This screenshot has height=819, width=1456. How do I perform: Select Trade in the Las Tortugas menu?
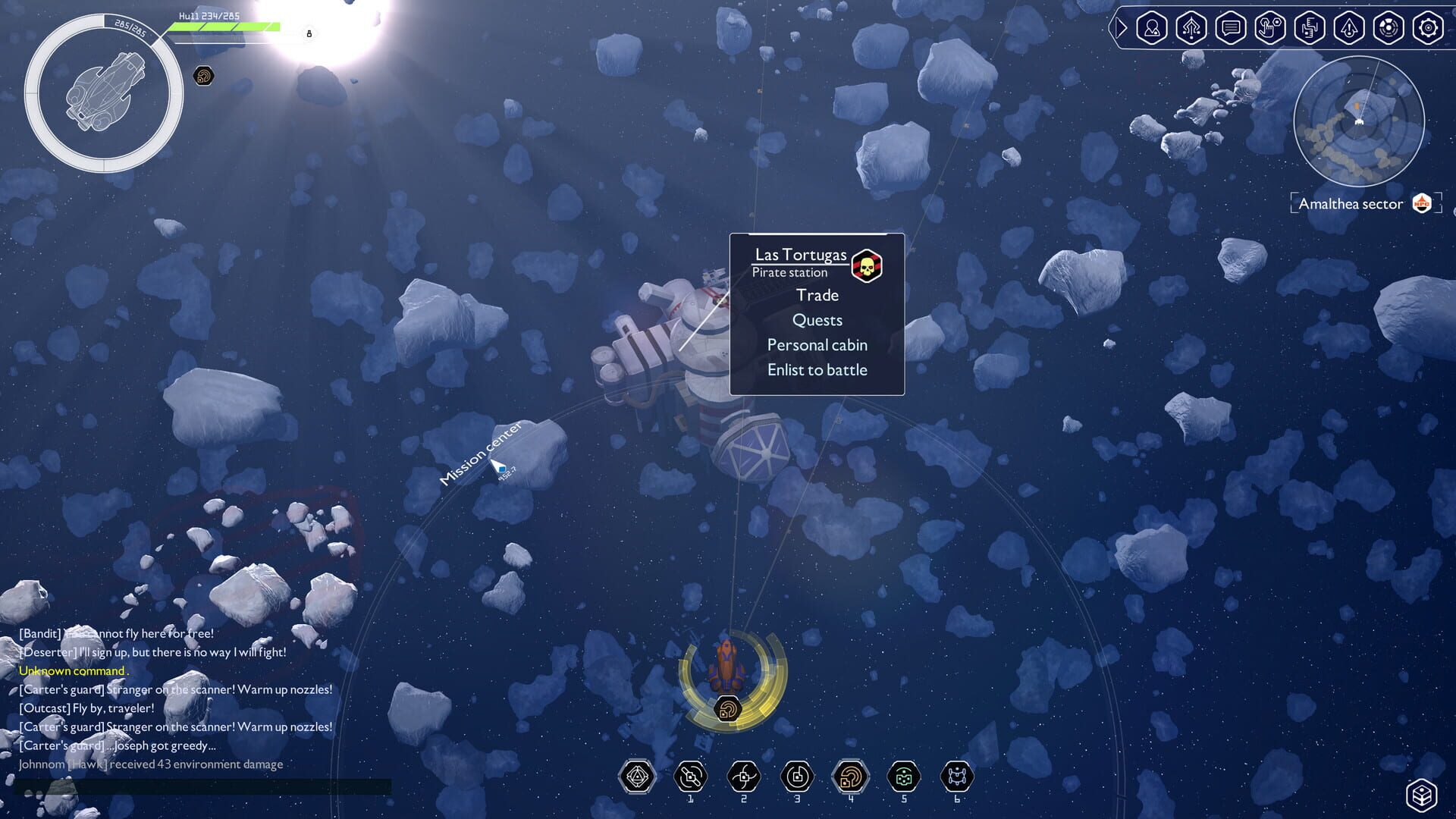tap(817, 295)
